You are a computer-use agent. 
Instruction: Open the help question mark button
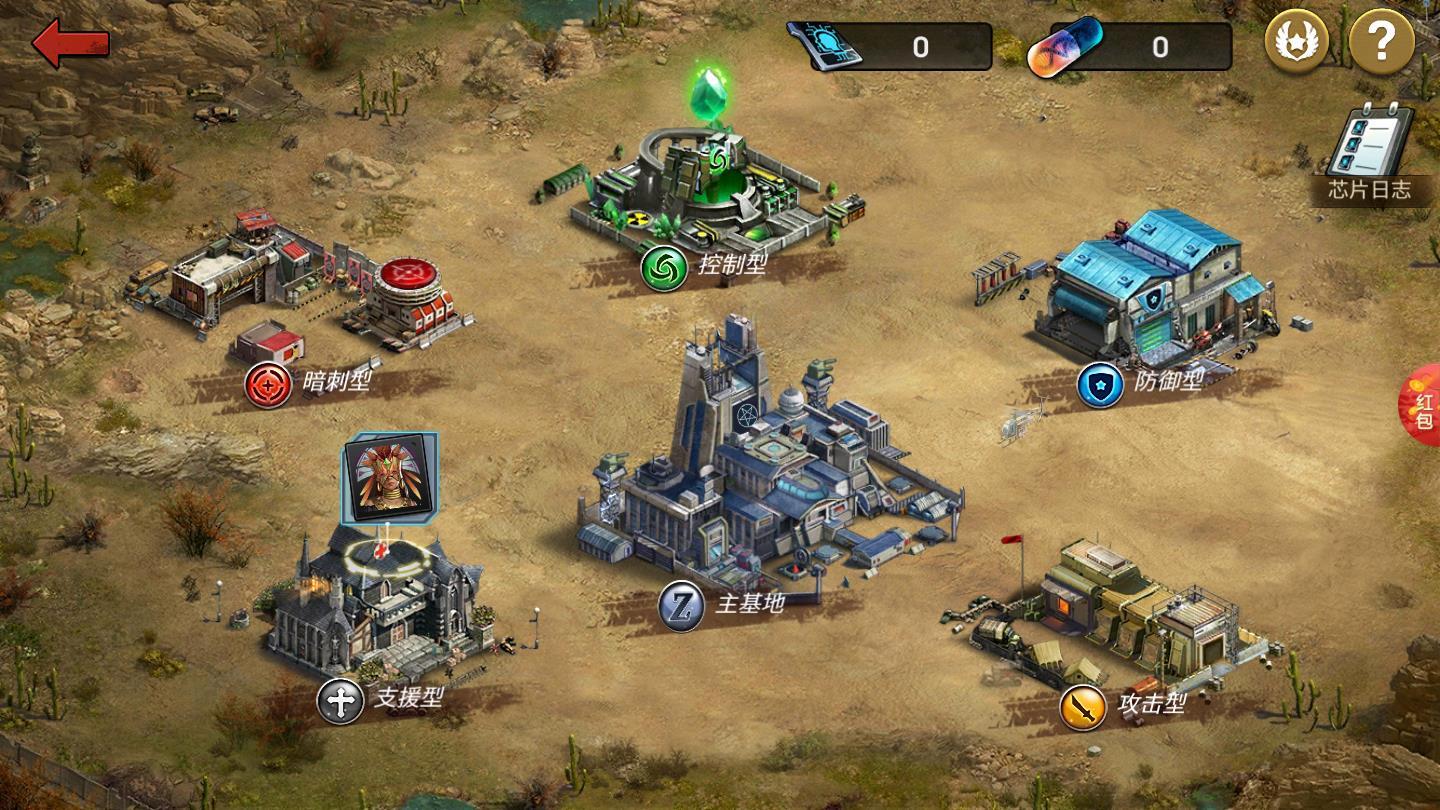point(1381,42)
